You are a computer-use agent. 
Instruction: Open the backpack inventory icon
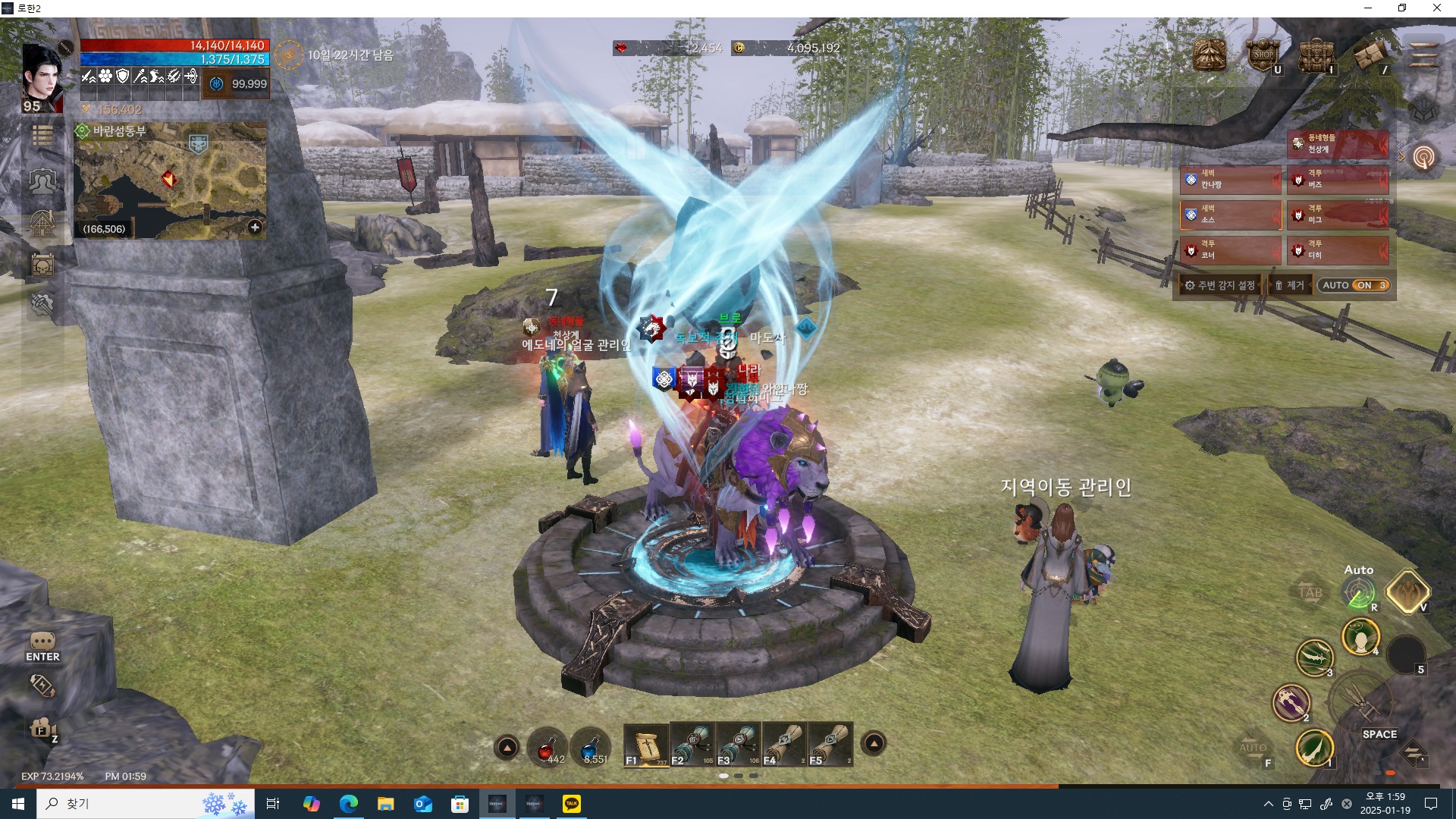(1316, 55)
